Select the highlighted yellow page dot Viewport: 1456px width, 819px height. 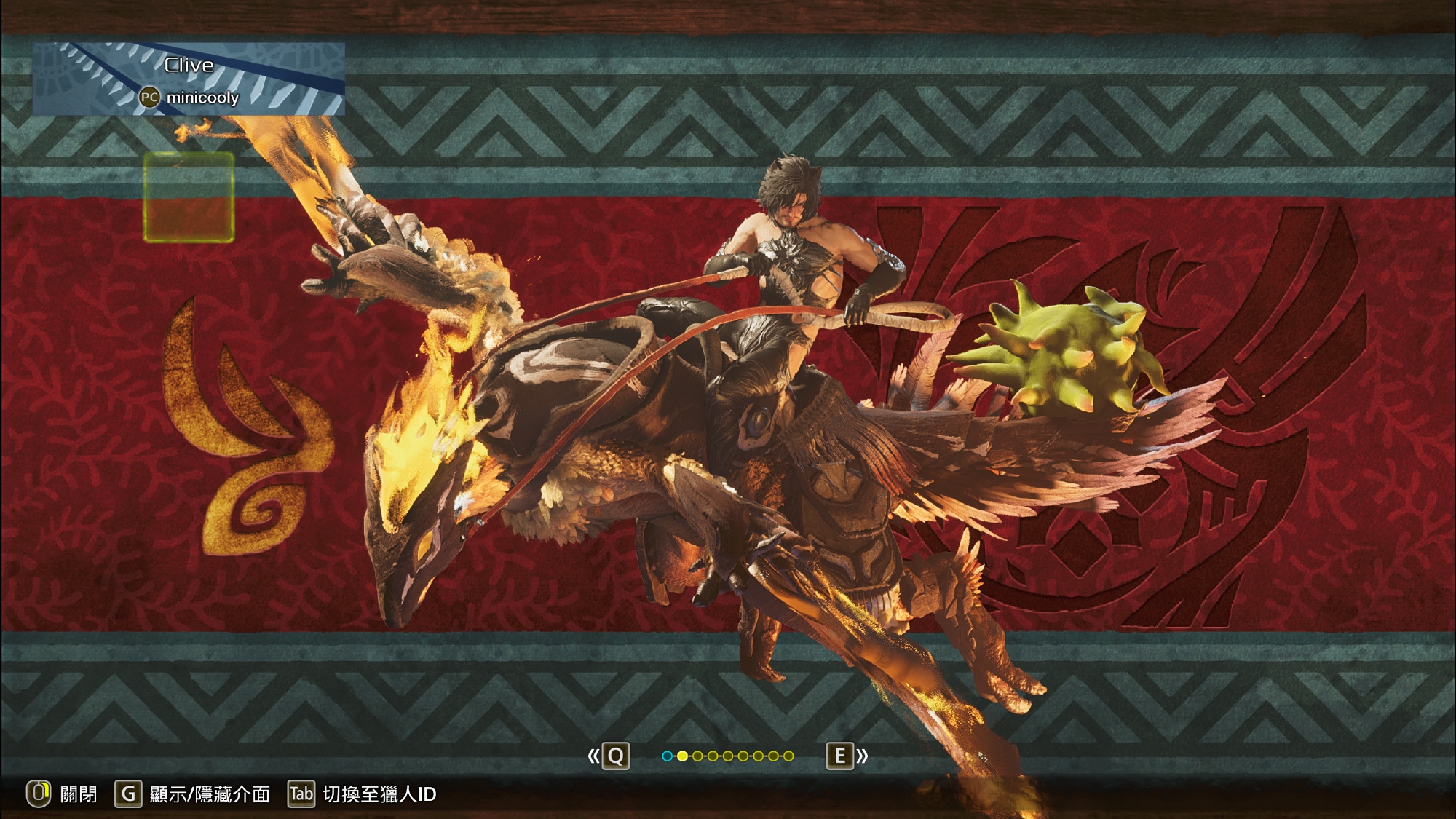click(x=682, y=756)
